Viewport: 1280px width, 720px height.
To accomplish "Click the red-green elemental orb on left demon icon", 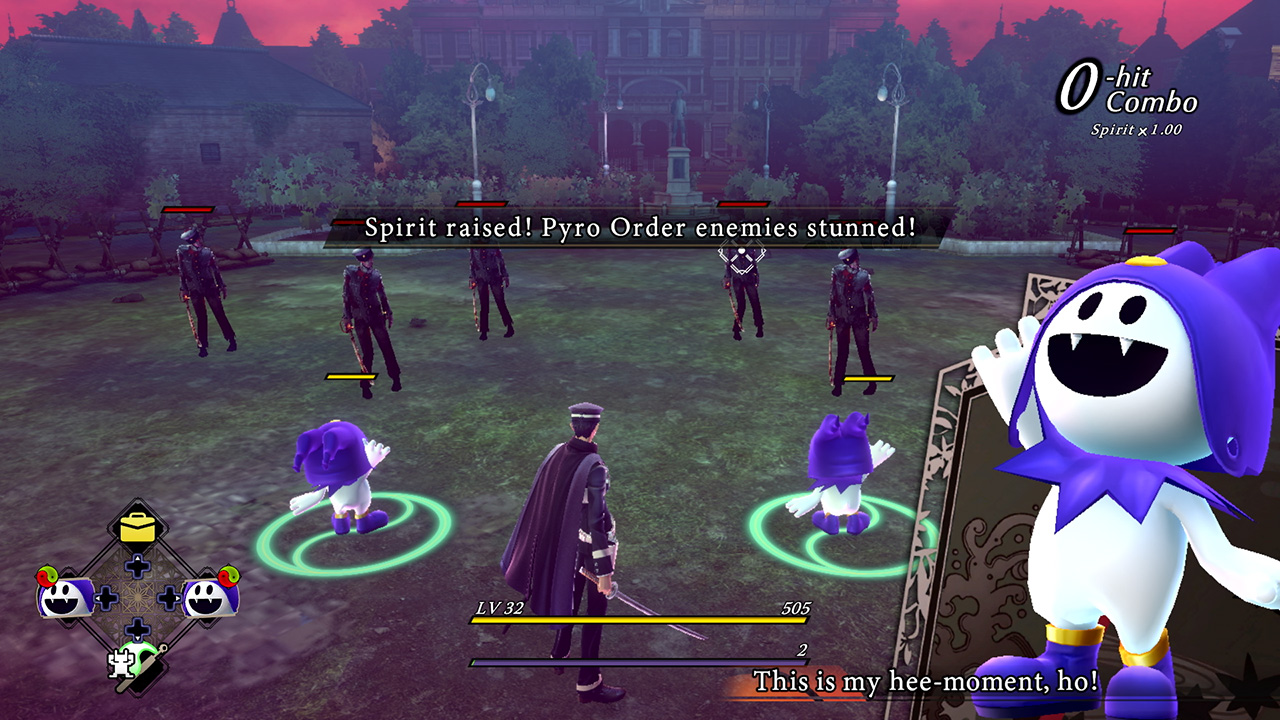I will tap(46, 575).
